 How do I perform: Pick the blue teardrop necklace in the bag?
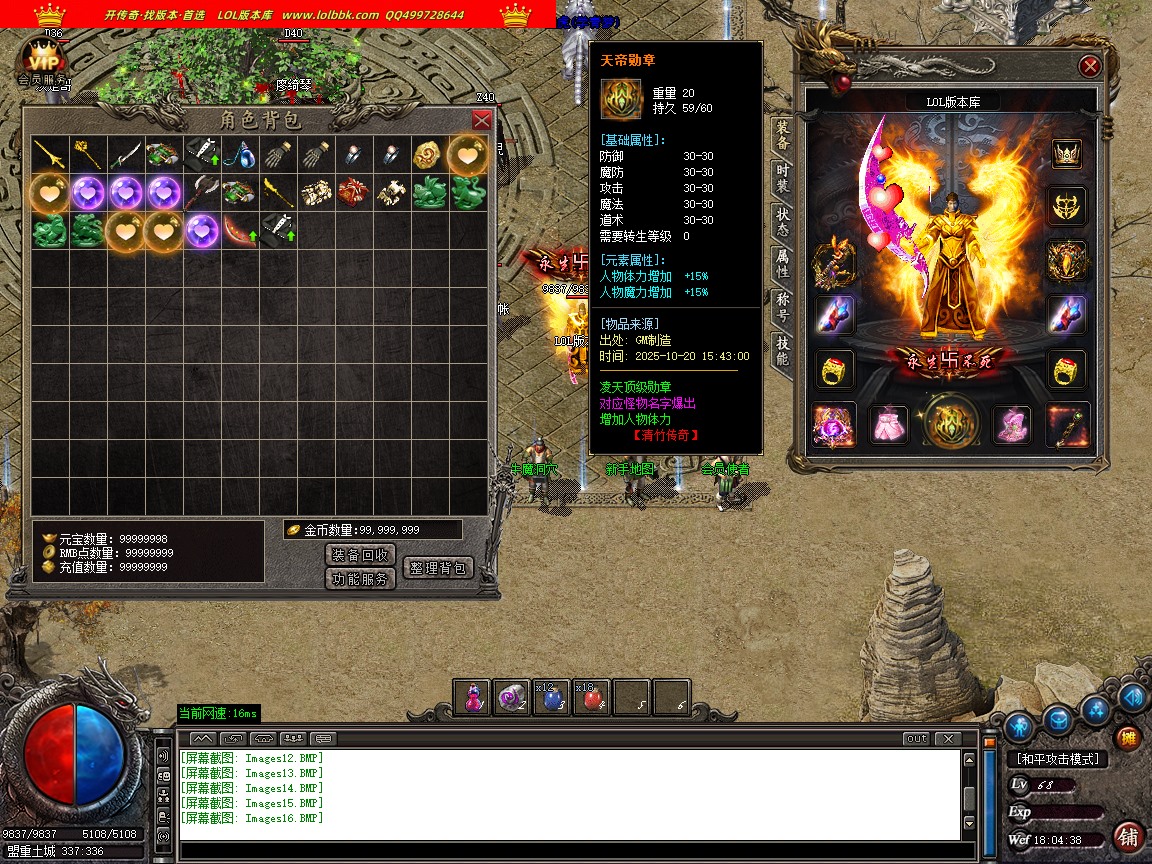(x=240, y=155)
